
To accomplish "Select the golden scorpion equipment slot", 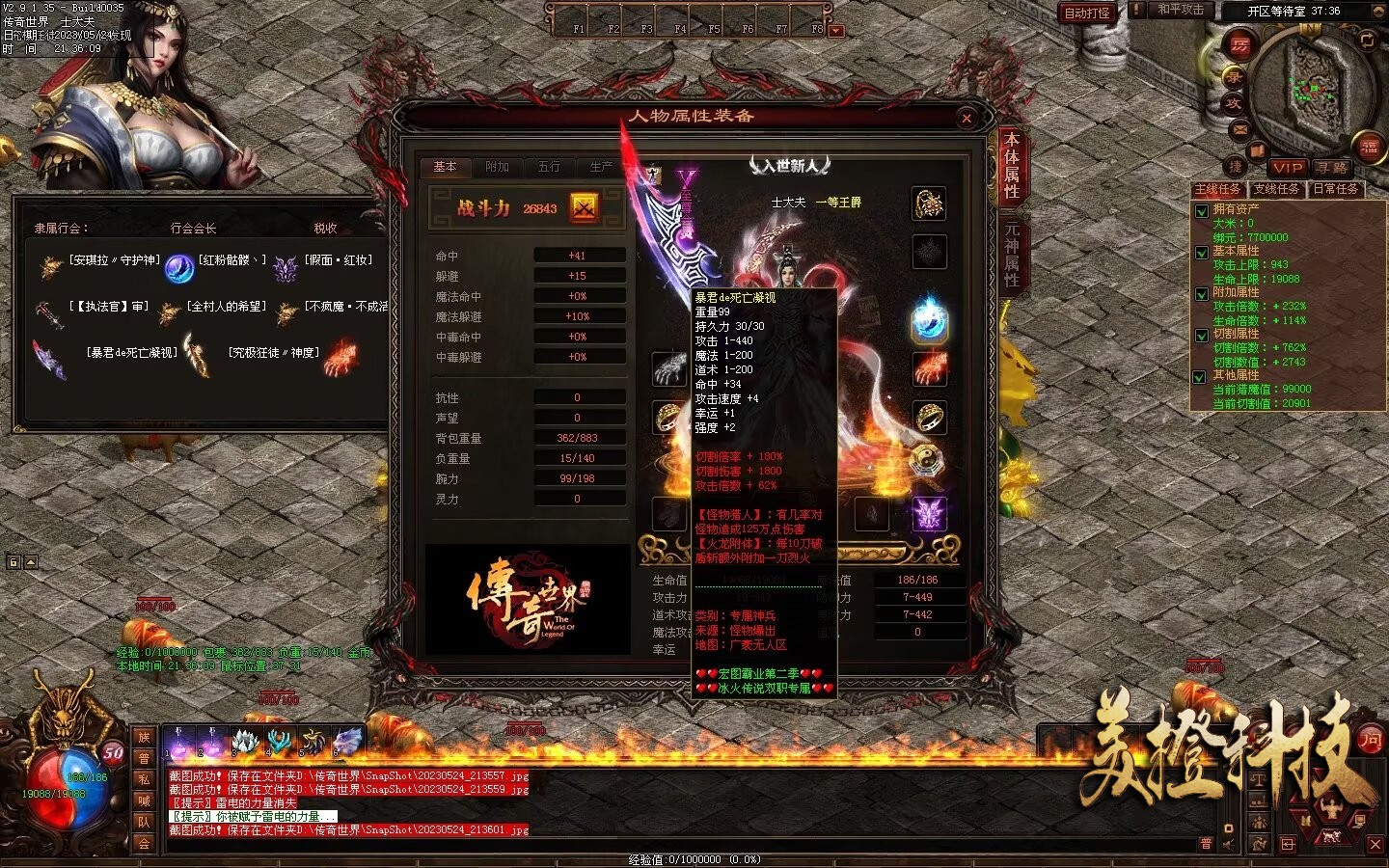I will click(x=929, y=203).
